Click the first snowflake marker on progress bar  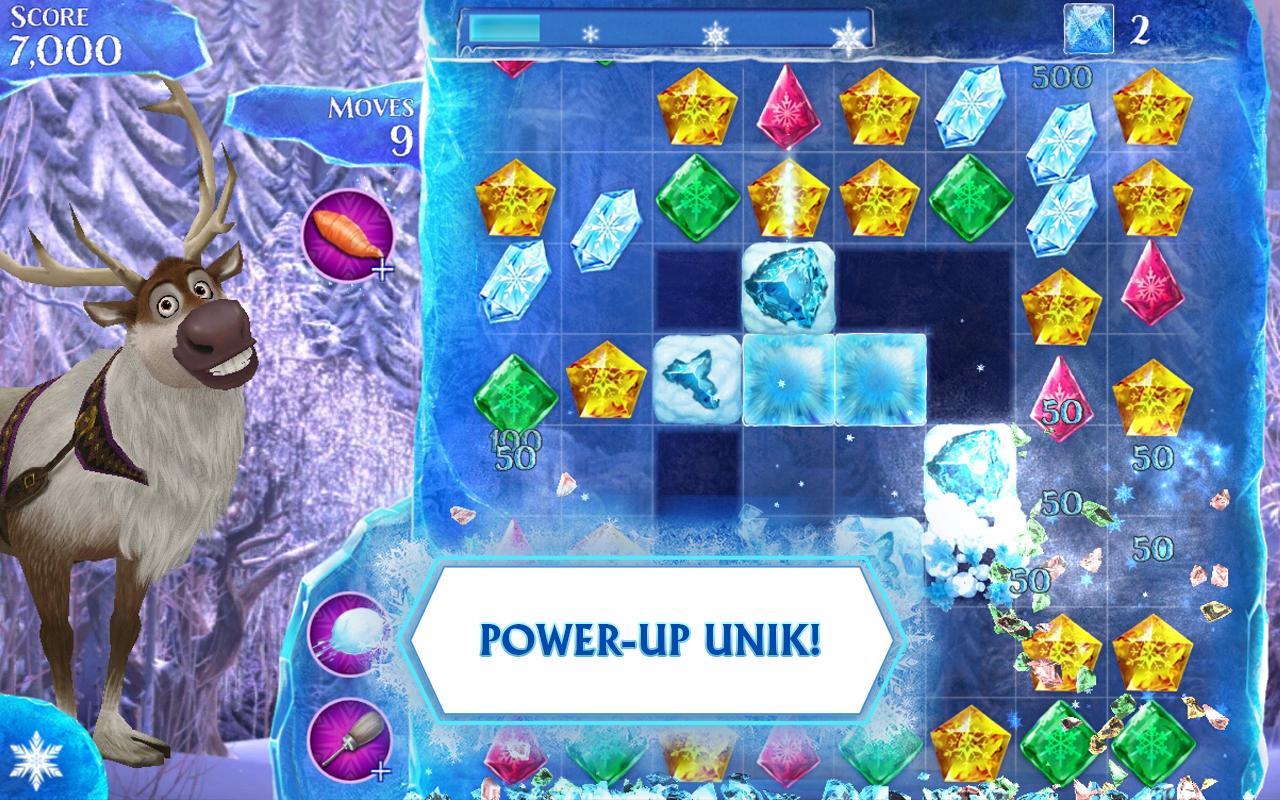(x=588, y=32)
